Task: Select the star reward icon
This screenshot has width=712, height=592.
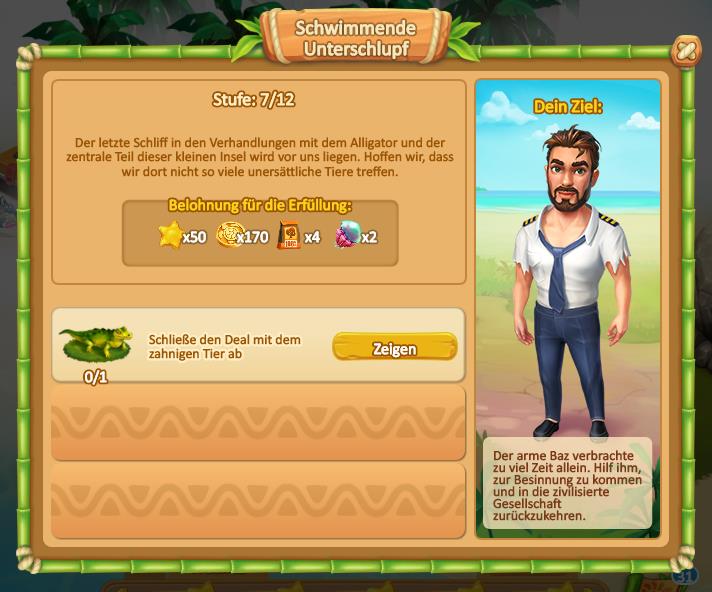Action: tap(171, 236)
